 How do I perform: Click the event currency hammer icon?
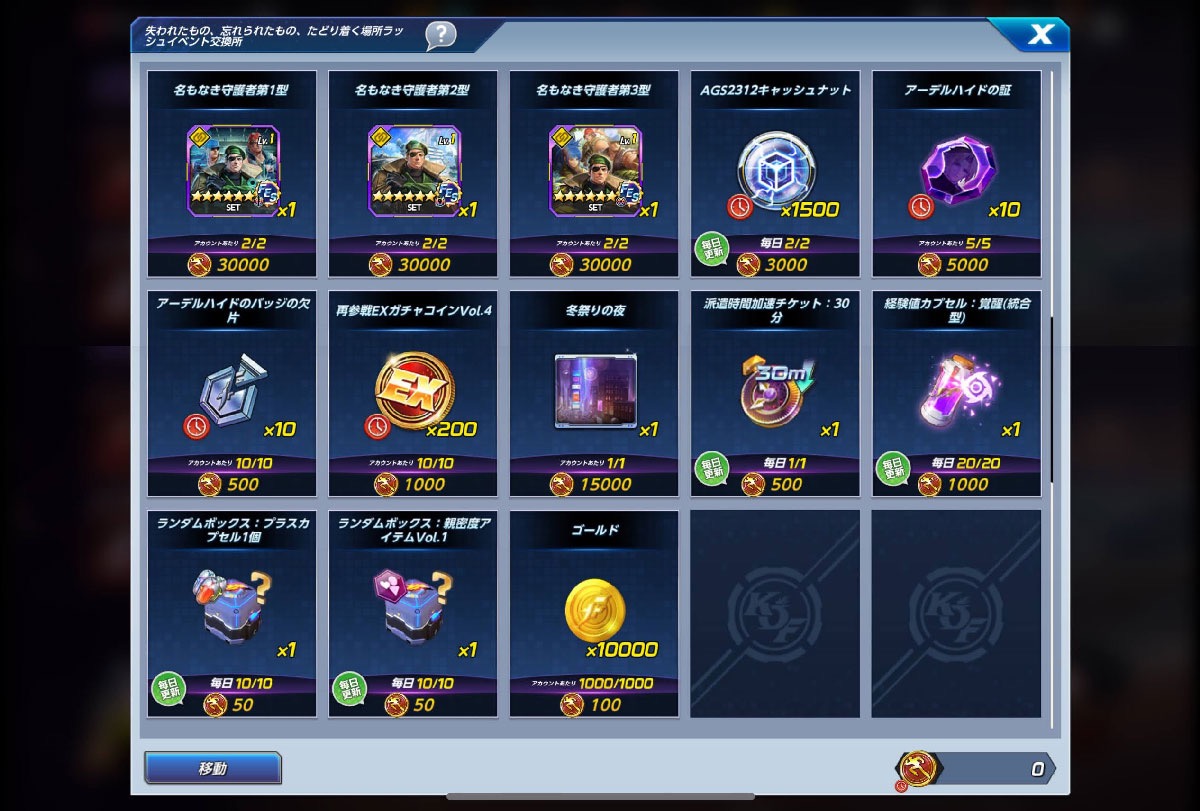click(x=918, y=768)
